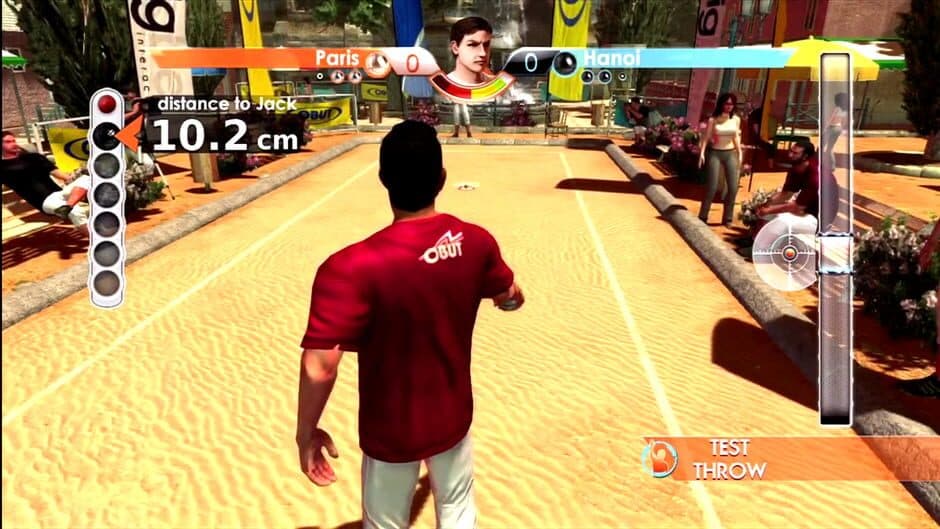Image resolution: width=940 pixels, height=529 pixels.
Task: Click the red boule atop the ball column
Action: point(106,106)
